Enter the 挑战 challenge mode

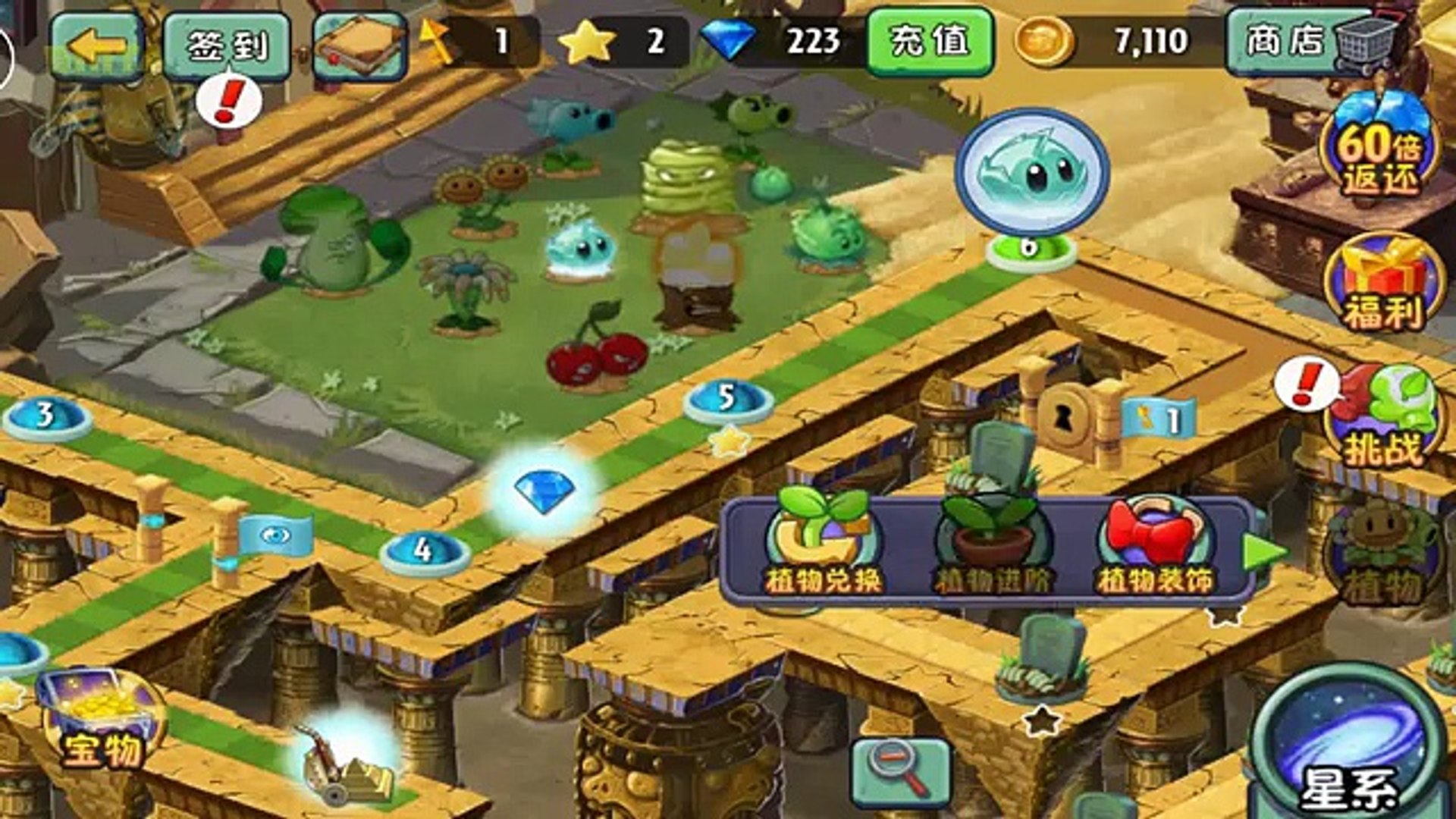[x=1383, y=417]
